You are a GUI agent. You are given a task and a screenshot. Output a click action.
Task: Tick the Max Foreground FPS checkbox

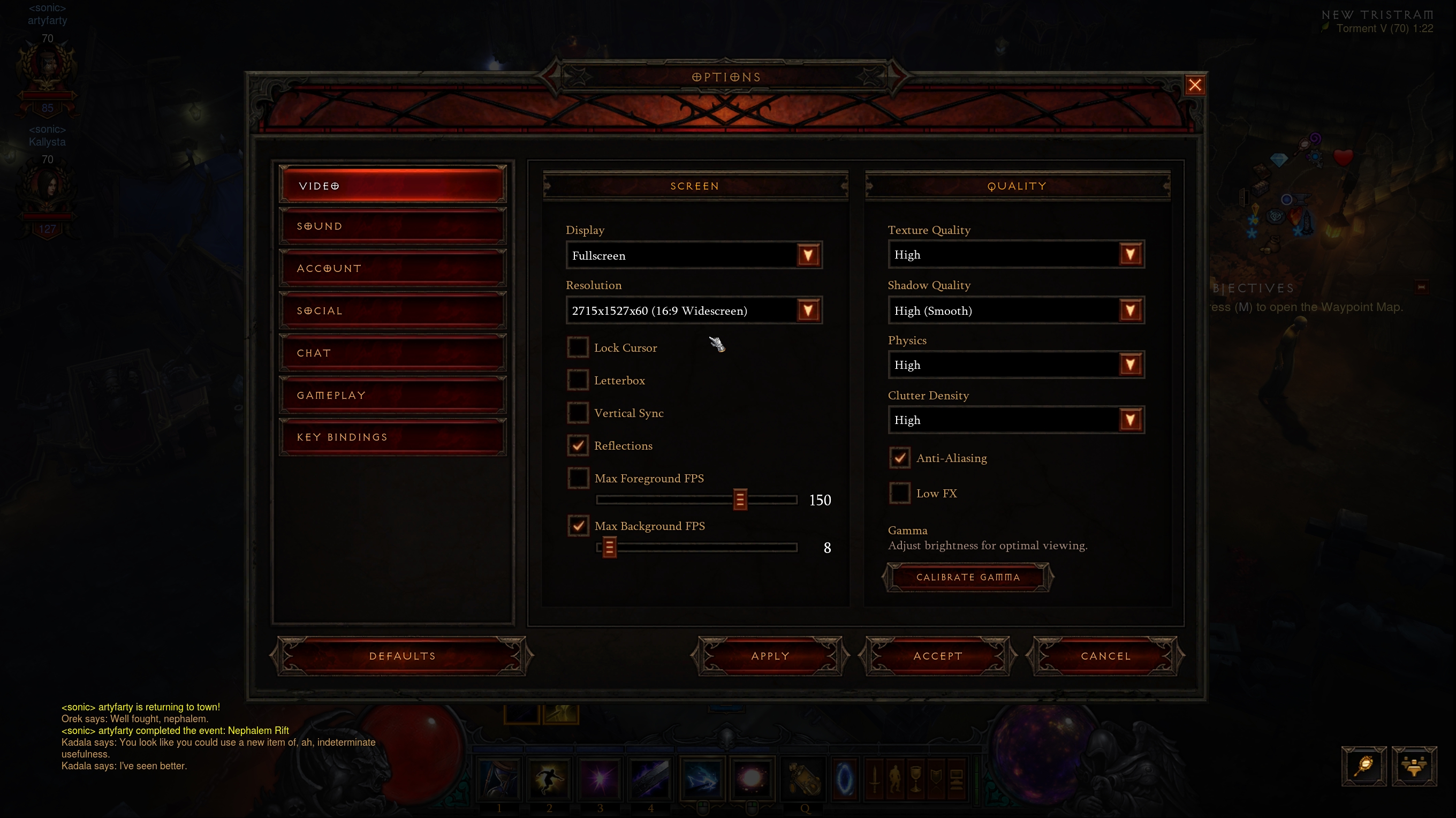[578, 478]
